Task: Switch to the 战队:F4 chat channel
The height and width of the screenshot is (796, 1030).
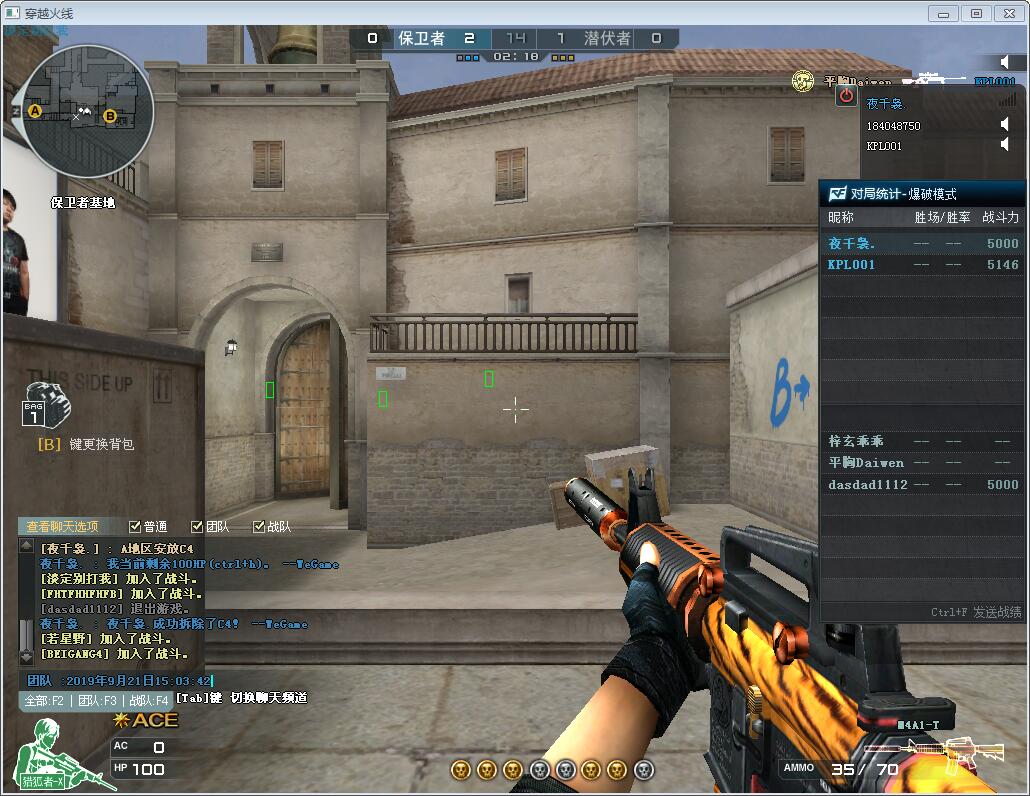Action: 149,701
